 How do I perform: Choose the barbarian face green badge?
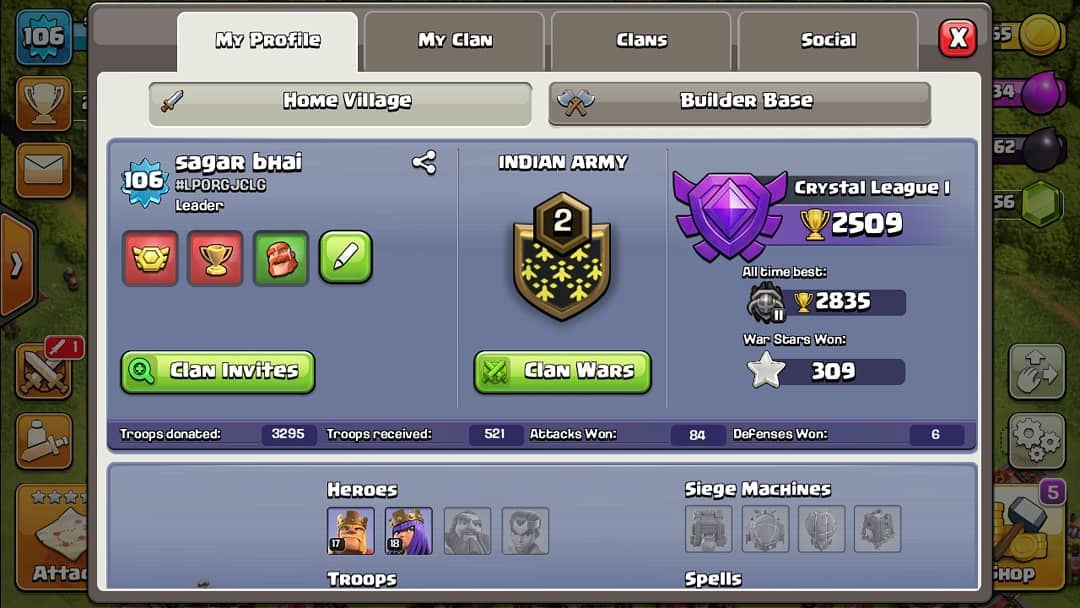tap(280, 258)
